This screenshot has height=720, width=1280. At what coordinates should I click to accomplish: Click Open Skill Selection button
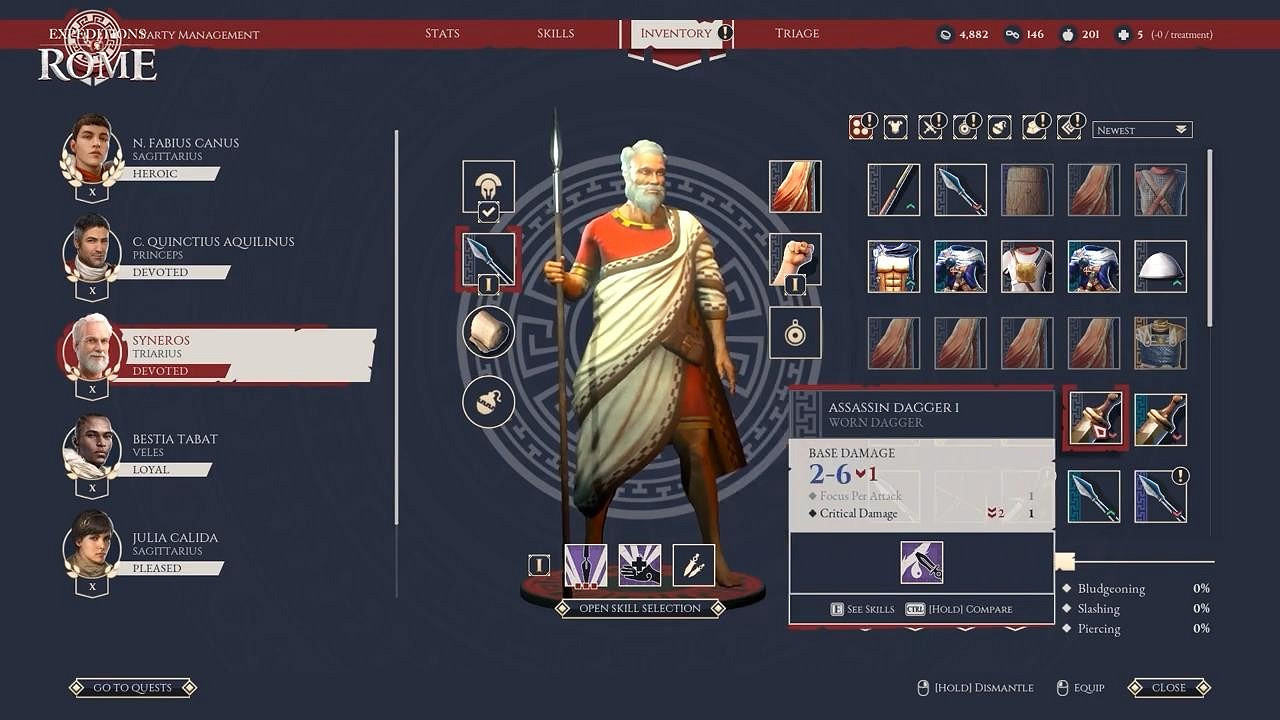pos(640,608)
